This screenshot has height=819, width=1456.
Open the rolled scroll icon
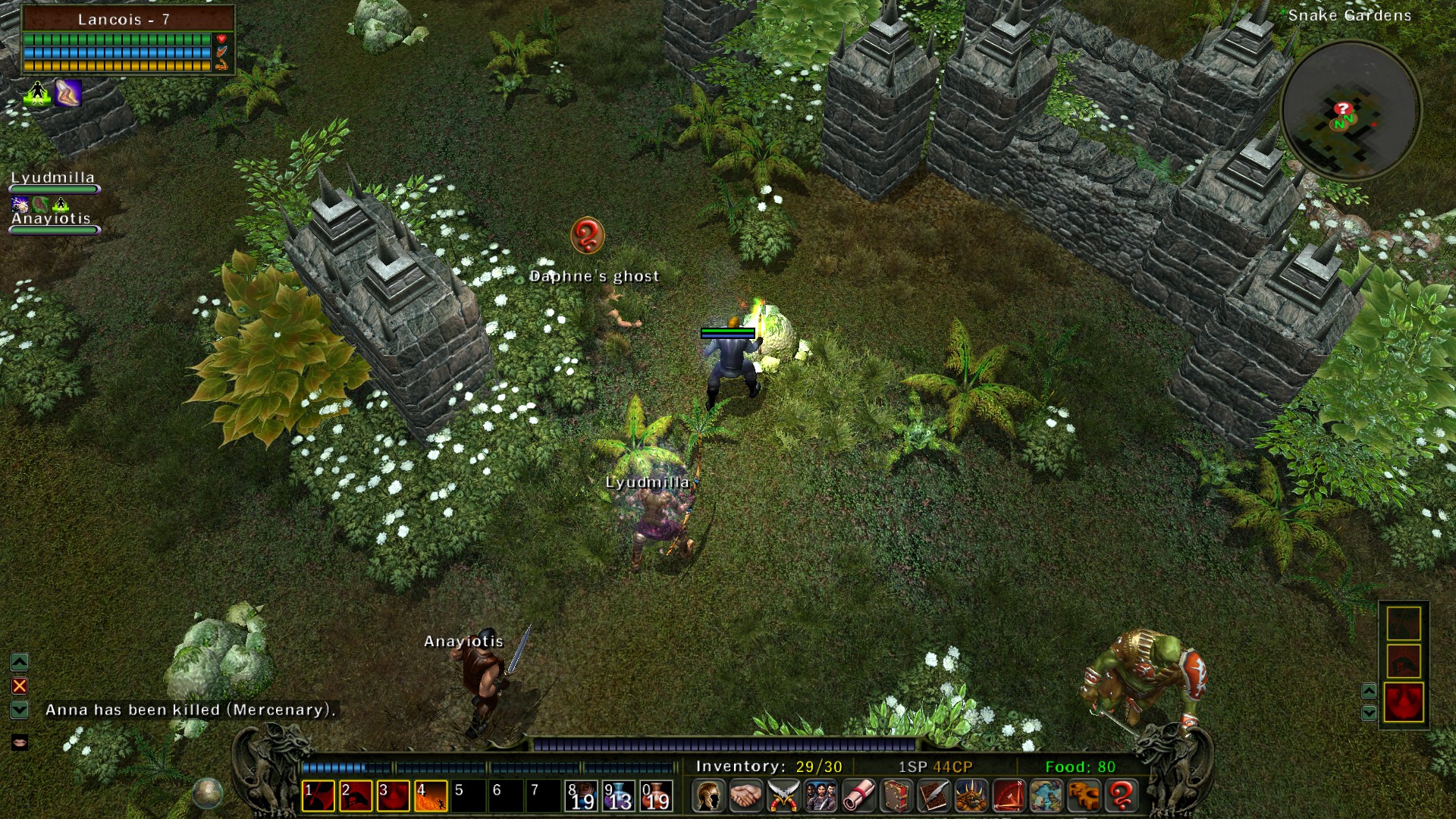coord(858,795)
